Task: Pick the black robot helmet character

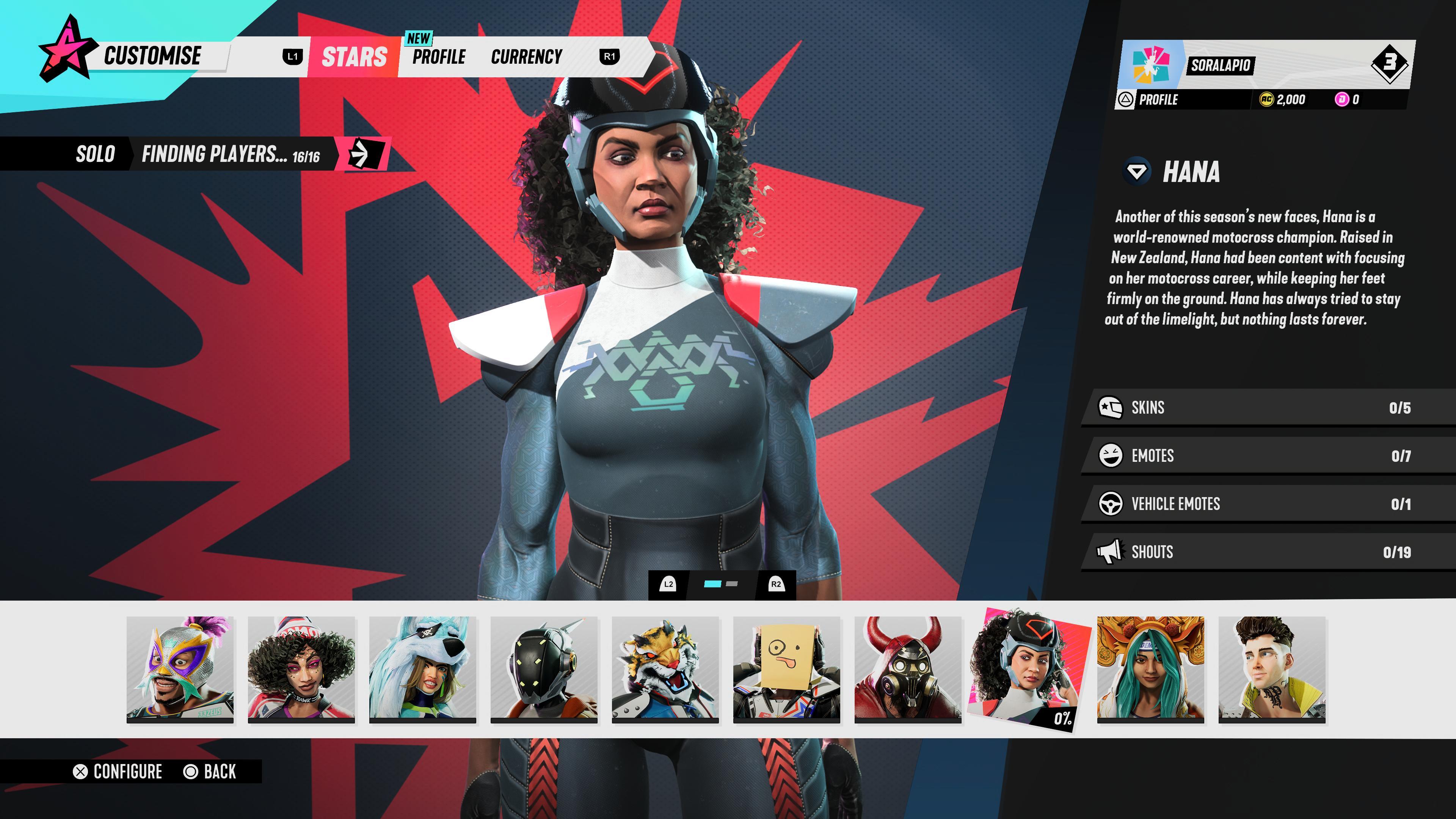Action: (544, 669)
